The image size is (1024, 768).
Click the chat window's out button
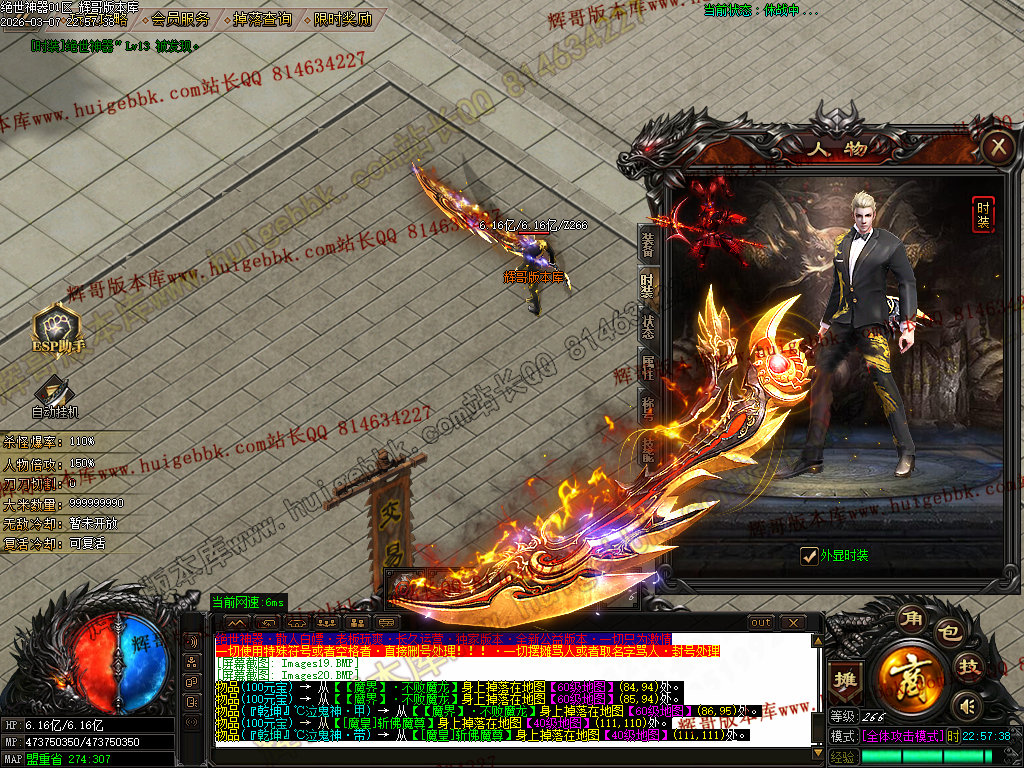pyautogui.click(x=761, y=622)
